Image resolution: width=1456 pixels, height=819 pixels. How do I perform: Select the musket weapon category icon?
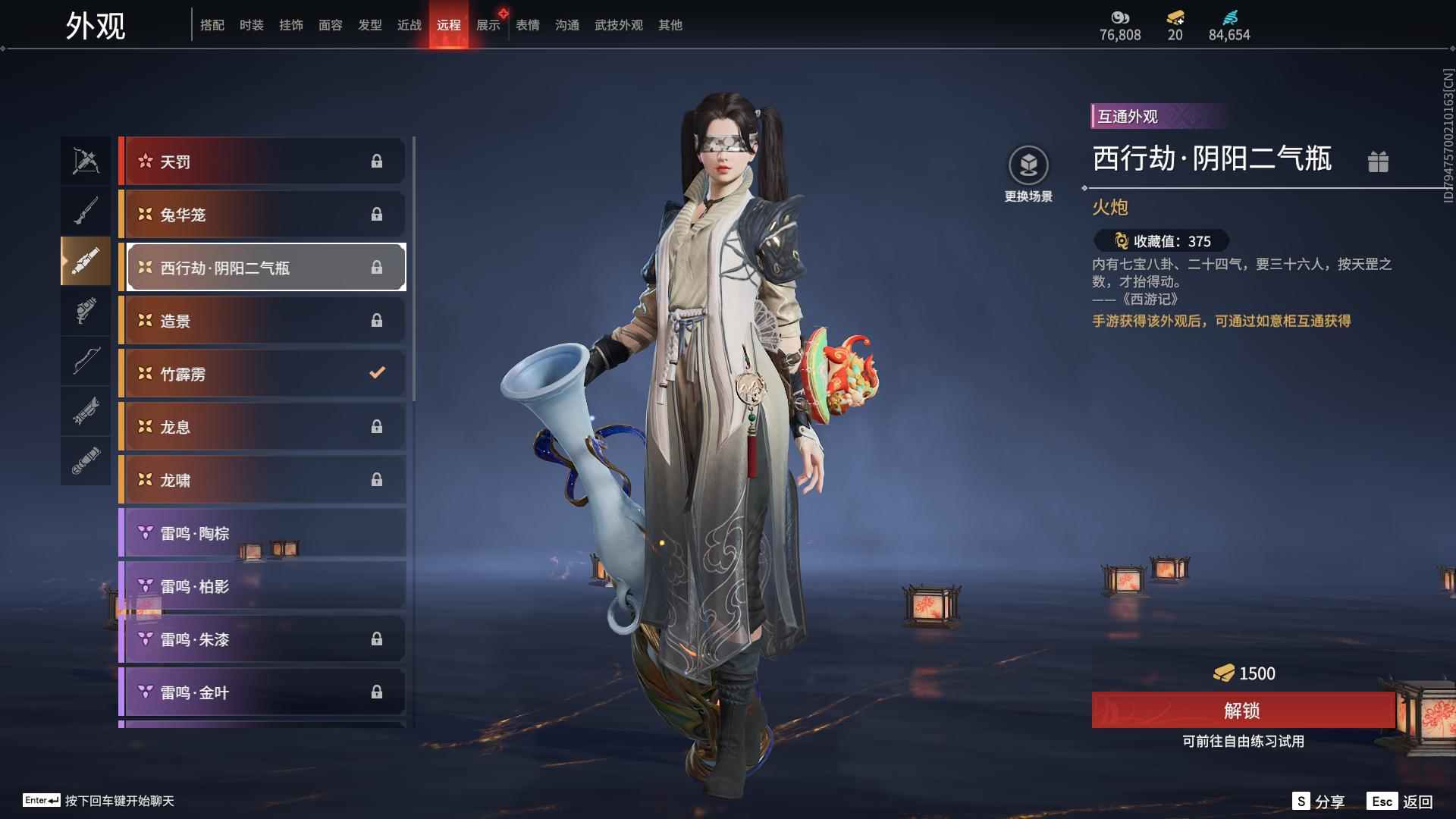click(x=86, y=210)
